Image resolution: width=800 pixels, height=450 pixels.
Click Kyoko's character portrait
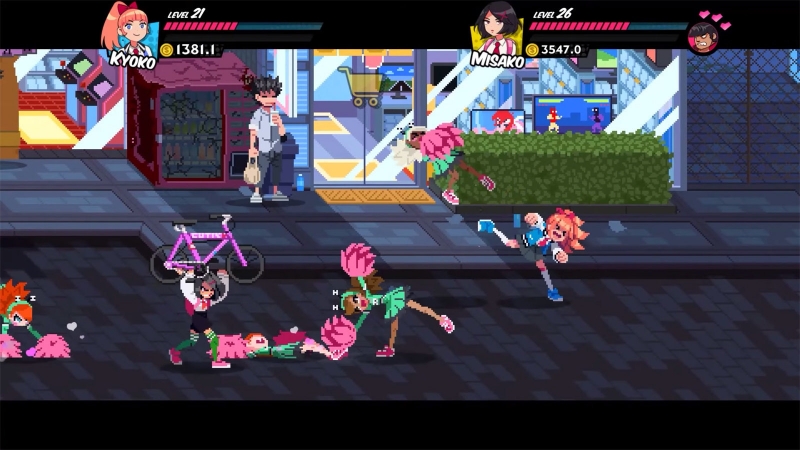pos(131,28)
